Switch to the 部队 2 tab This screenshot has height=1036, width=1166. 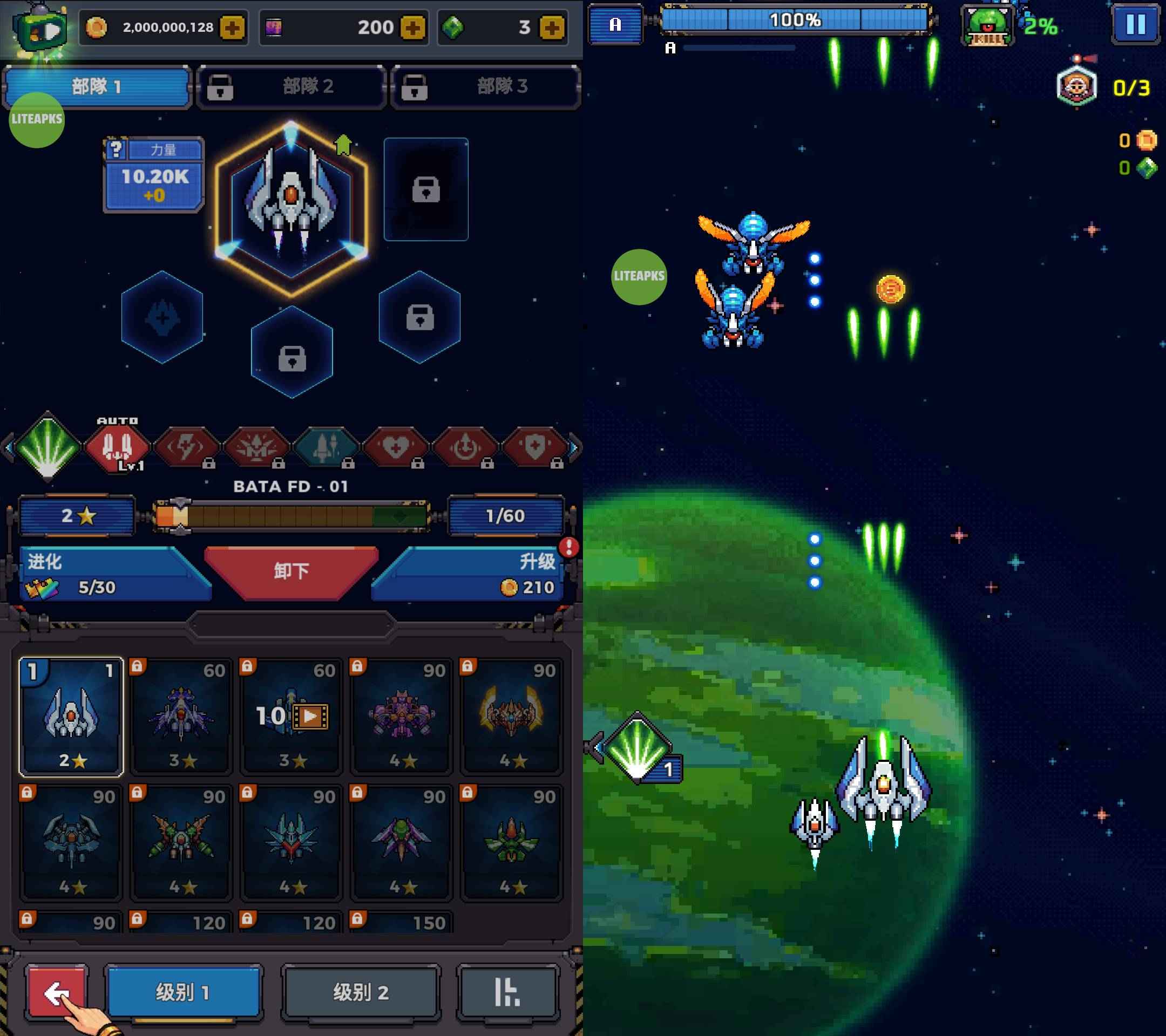[x=291, y=87]
